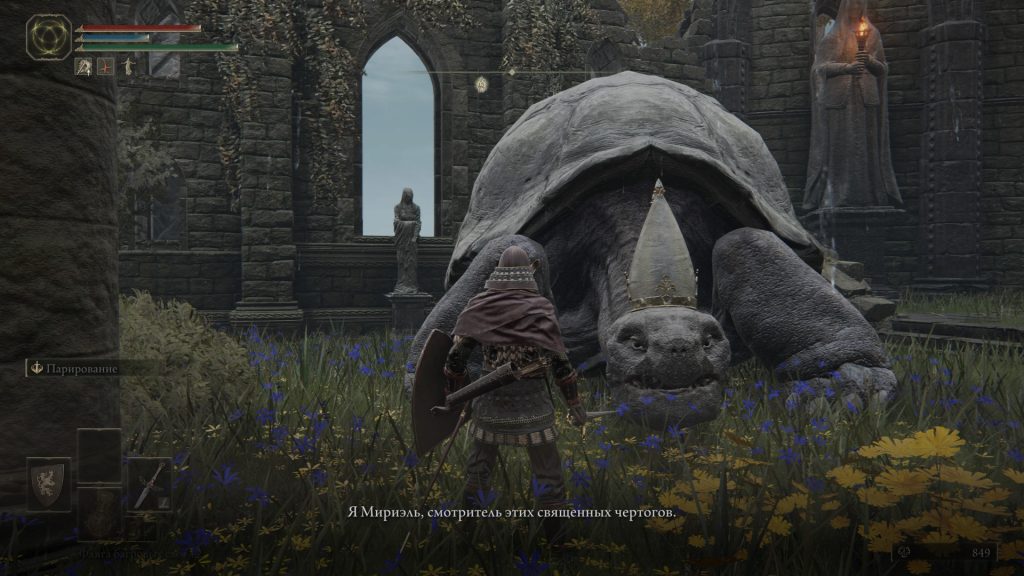Click the glowing site of grace compass marker

481,85
